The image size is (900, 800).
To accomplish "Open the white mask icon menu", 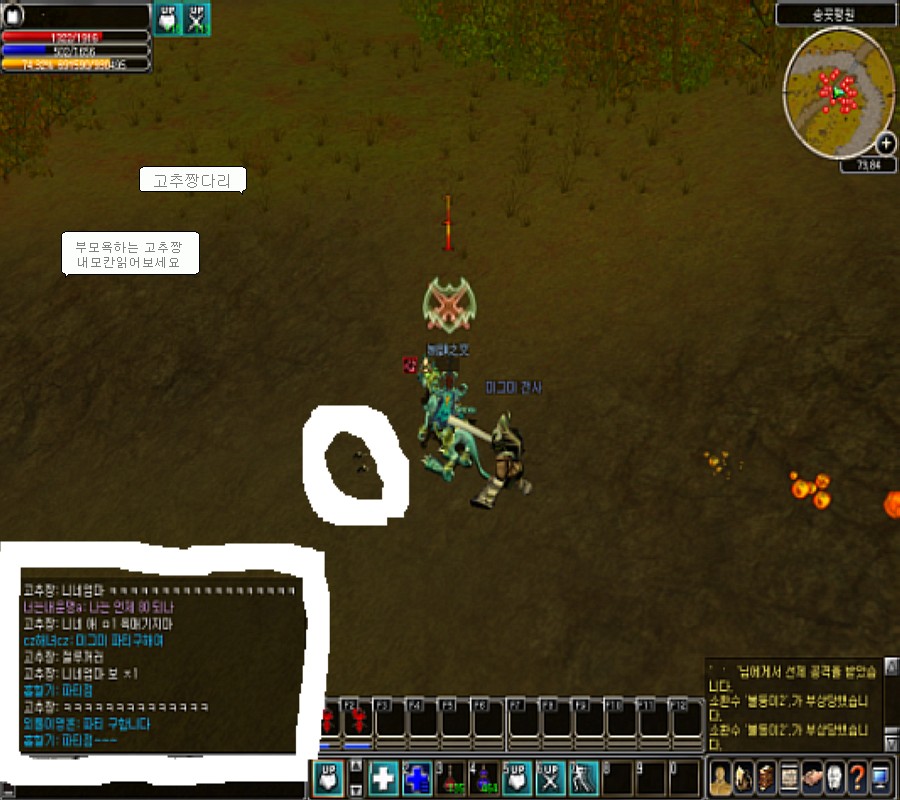I will (x=835, y=777).
